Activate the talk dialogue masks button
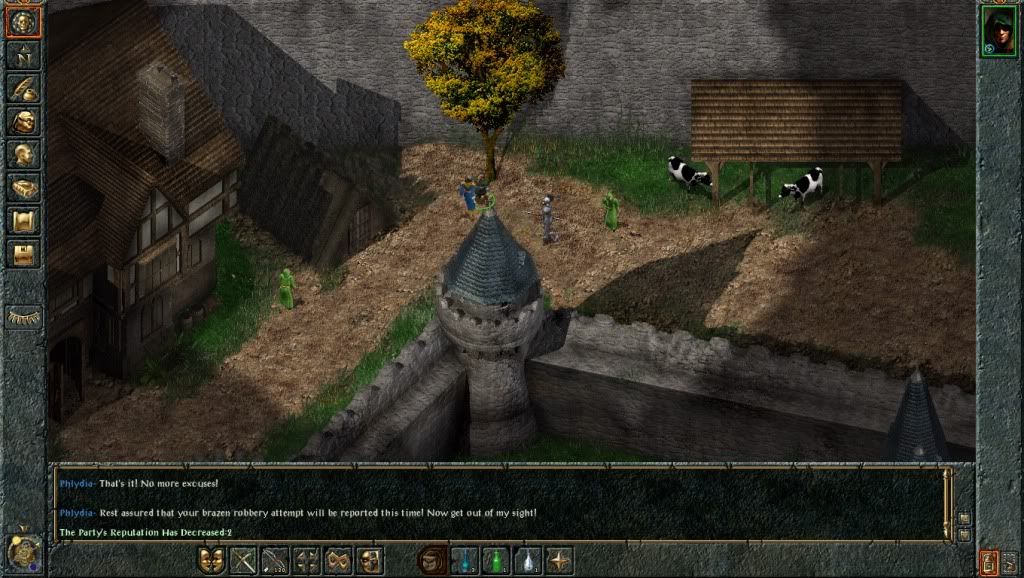 [x=212, y=561]
